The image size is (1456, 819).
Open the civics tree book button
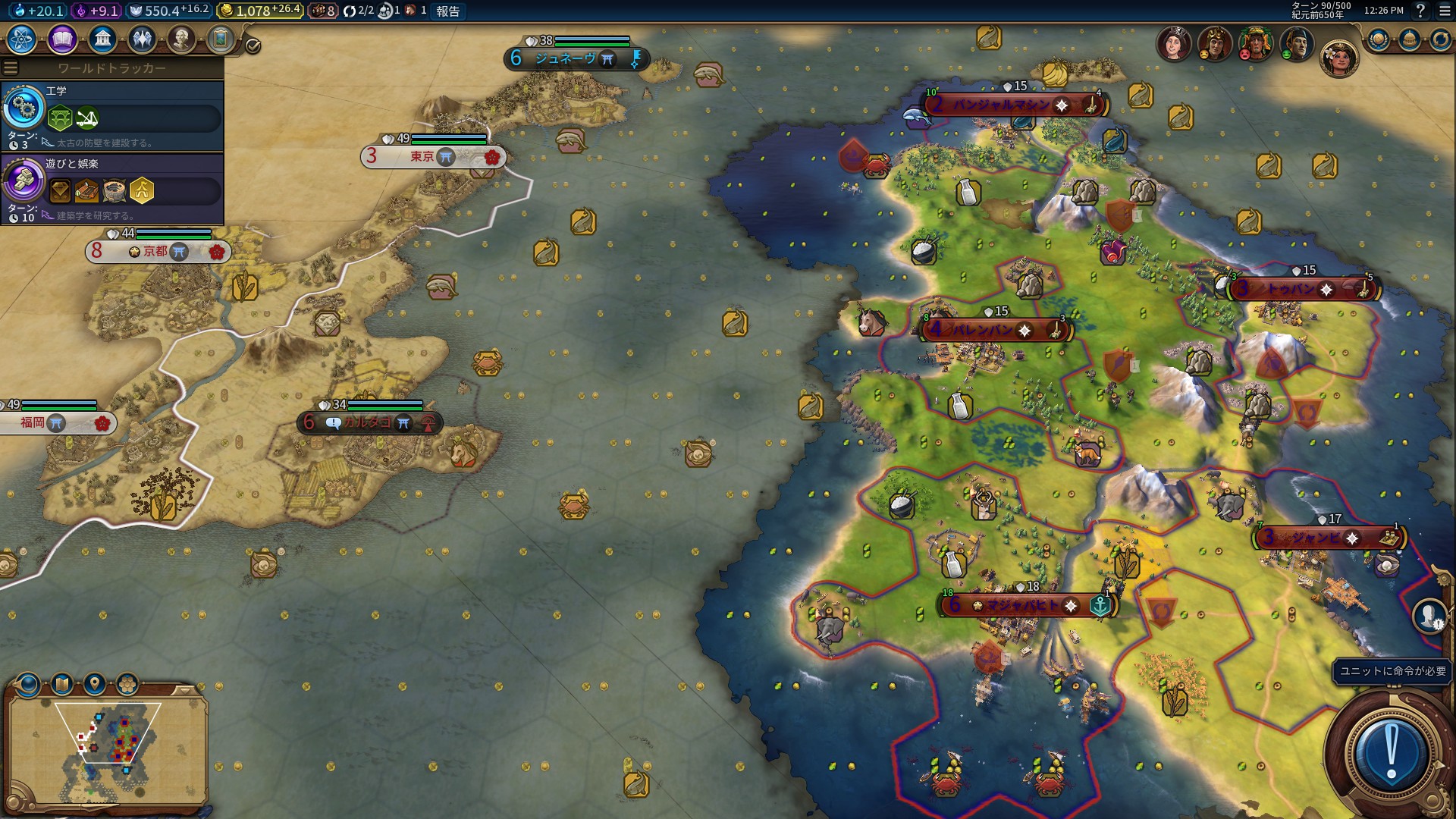click(x=62, y=39)
